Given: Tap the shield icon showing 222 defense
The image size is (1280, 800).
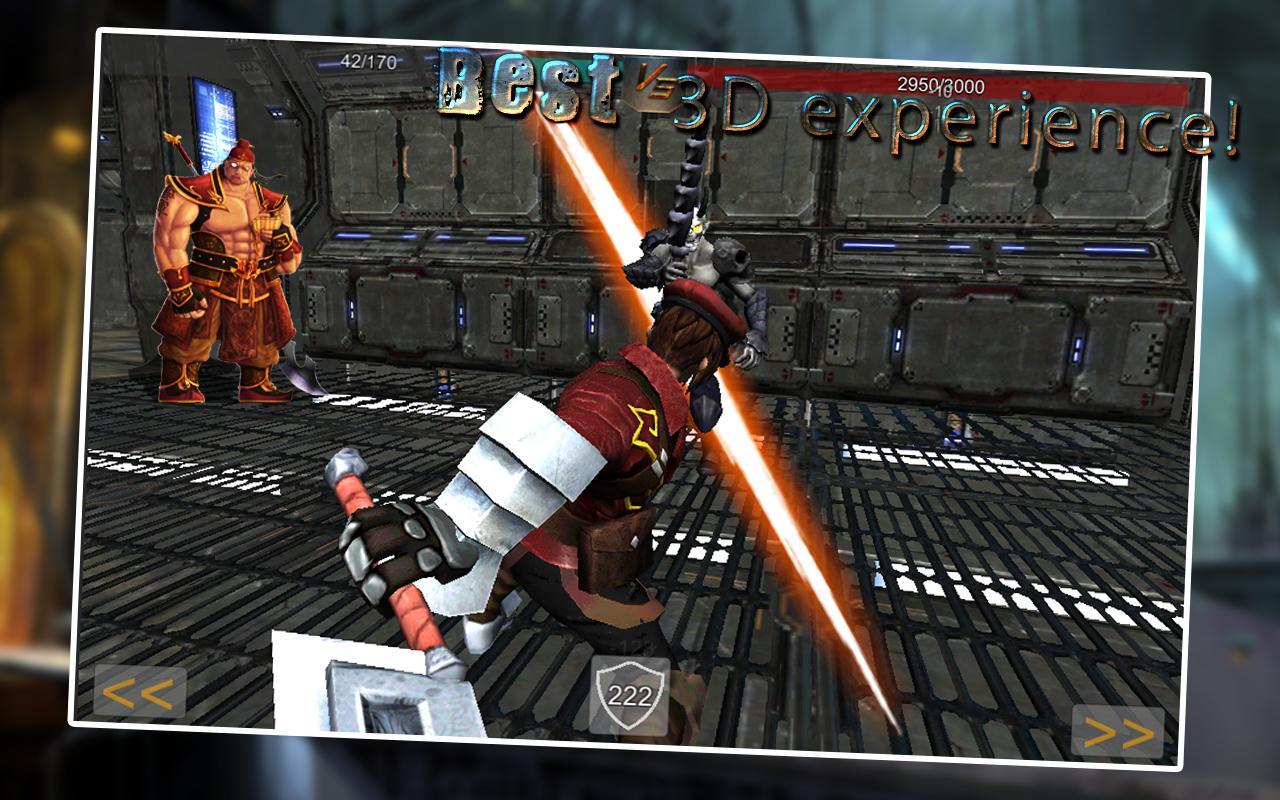Looking at the screenshot, I should point(632,694).
